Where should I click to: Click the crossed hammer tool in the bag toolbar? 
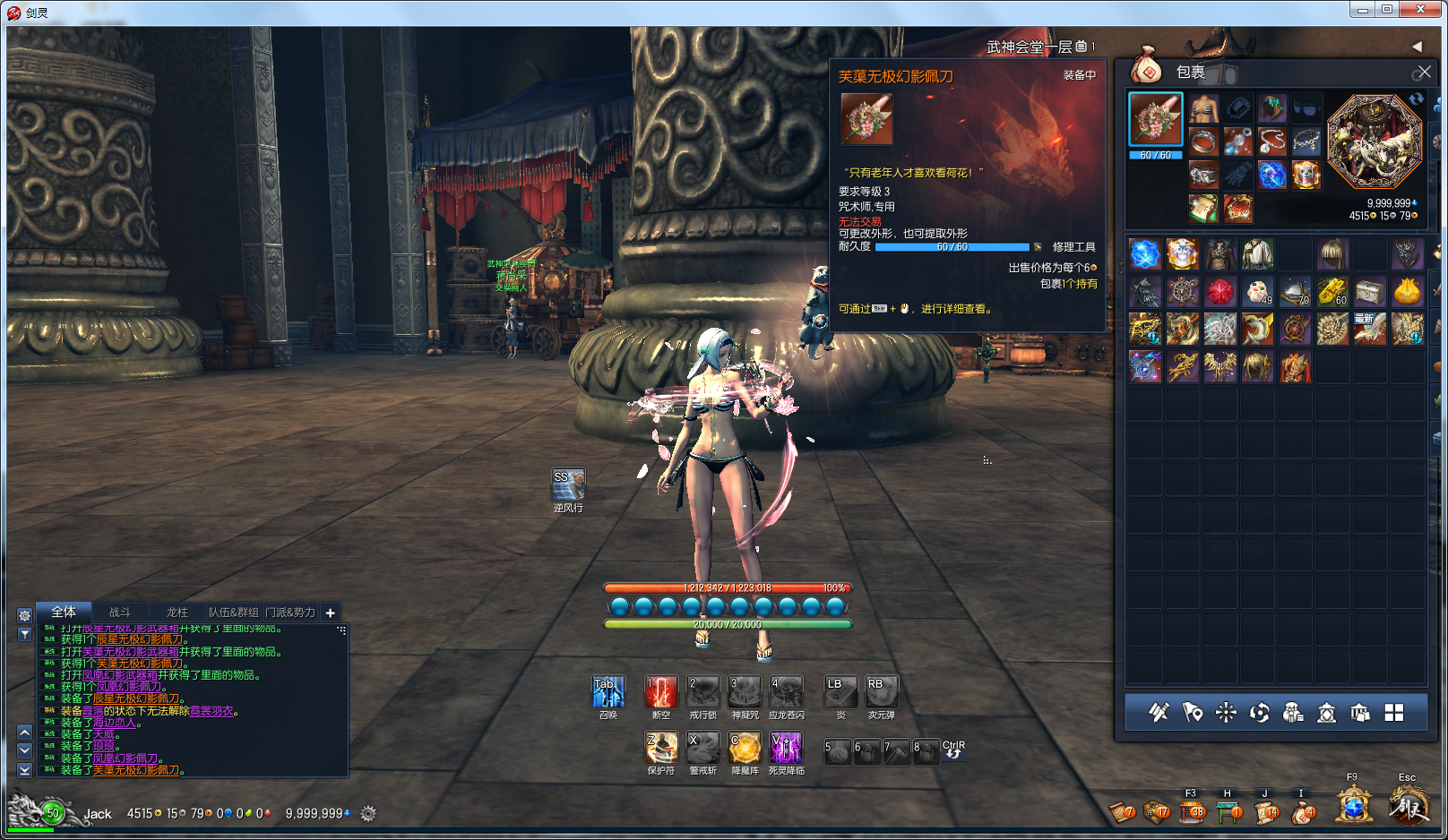[1159, 713]
